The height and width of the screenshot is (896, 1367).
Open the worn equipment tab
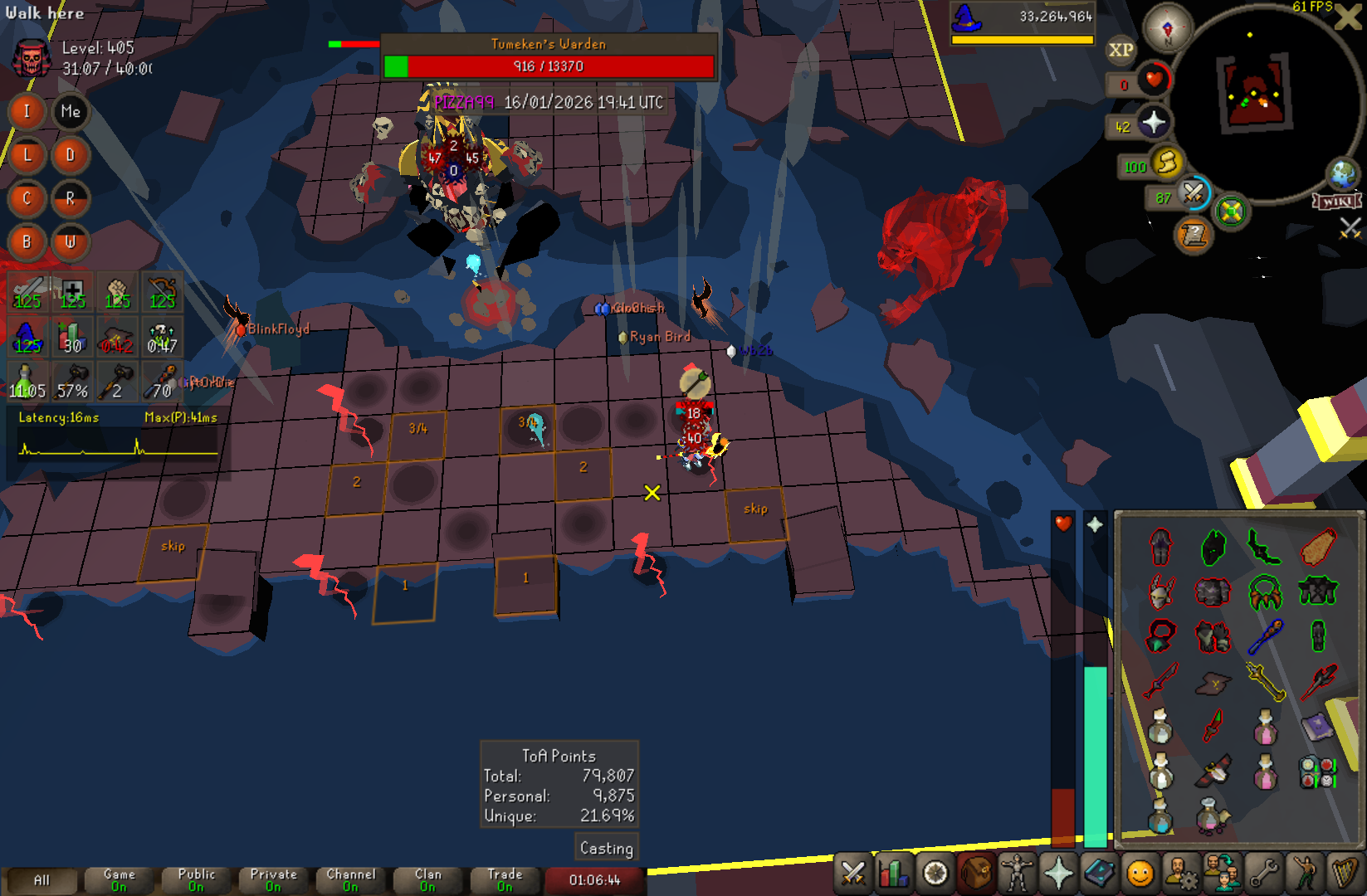tap(1017, 874)
